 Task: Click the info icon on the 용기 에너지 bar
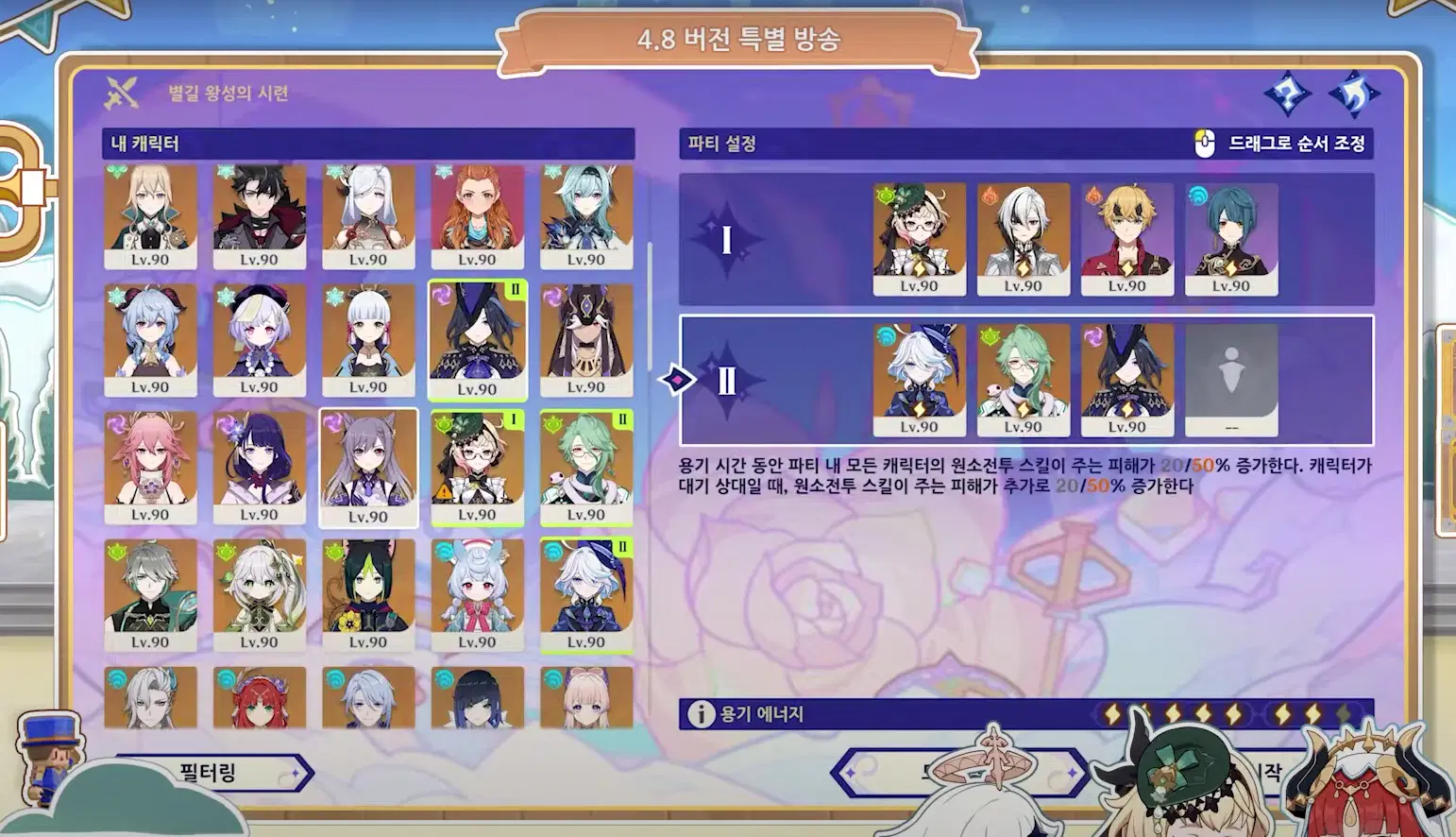pyautogui.click(x=700, y=713)
